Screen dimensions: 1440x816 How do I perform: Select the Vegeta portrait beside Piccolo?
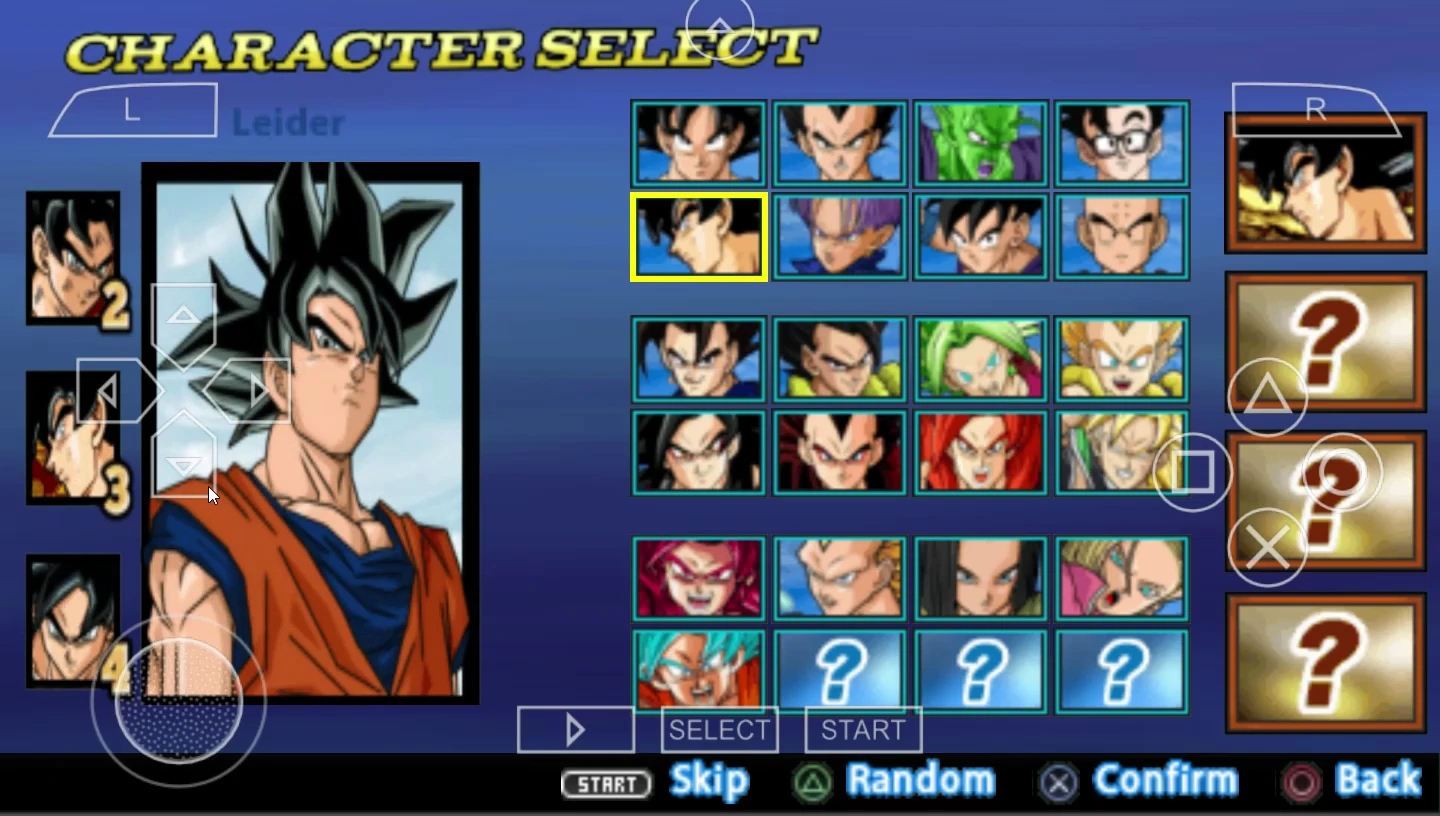point(839,144)
